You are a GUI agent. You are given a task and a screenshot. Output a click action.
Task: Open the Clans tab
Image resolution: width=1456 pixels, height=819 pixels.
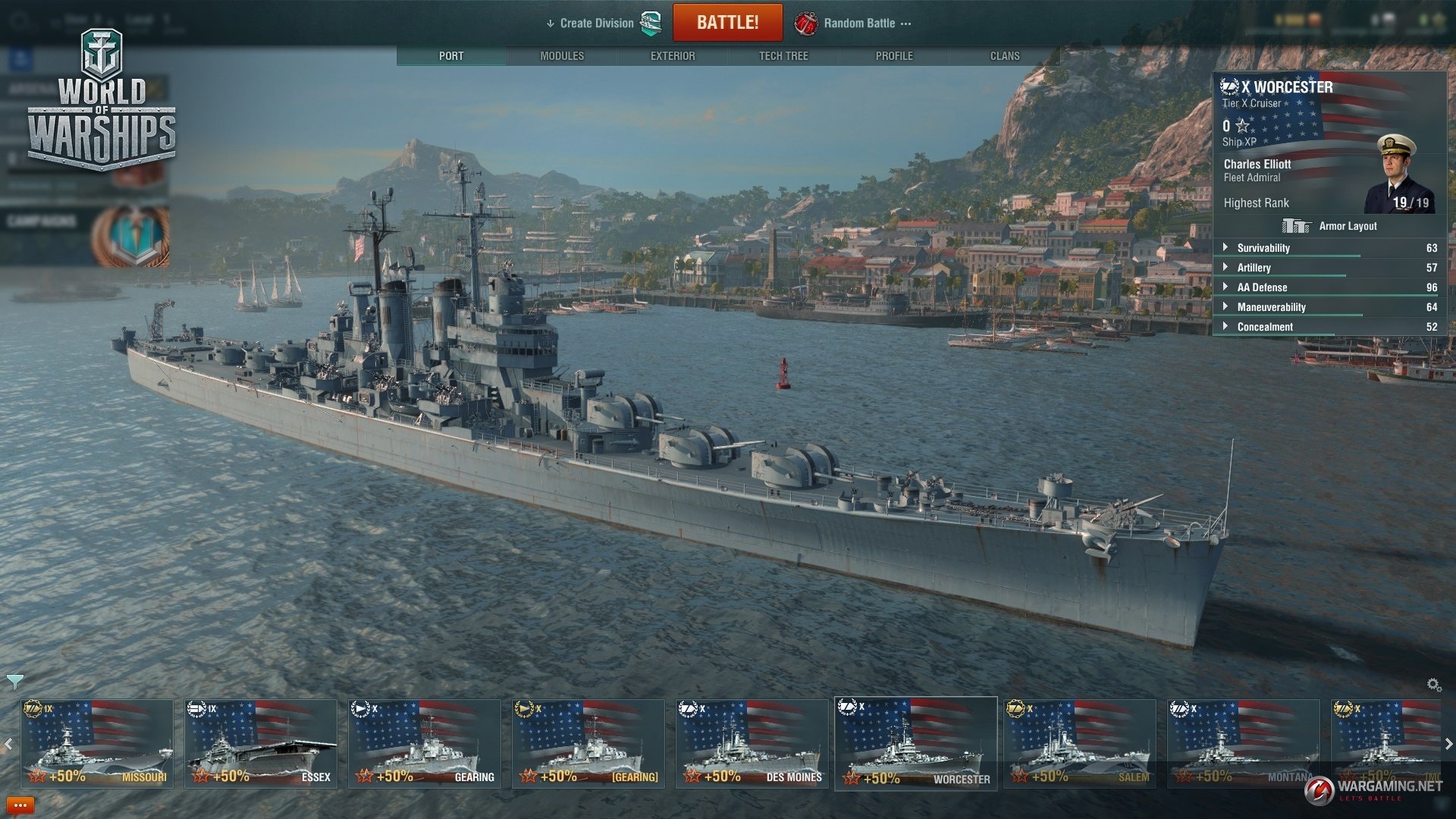tap(1005, 56)
